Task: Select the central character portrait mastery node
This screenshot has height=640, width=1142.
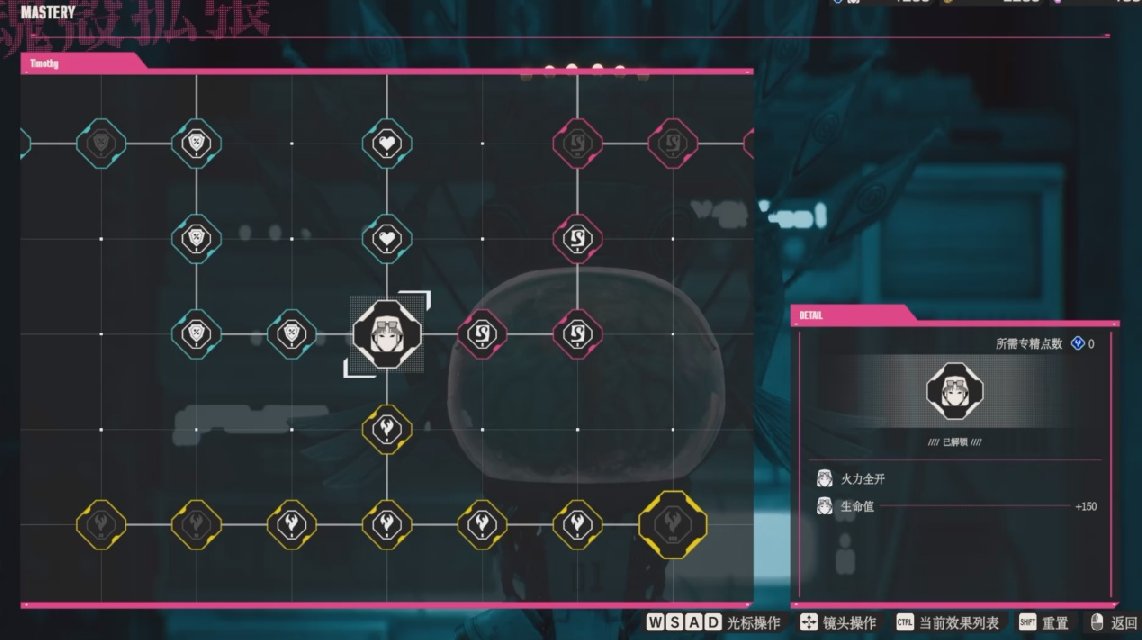Action: pyautogui.click(x=387, y=334)
